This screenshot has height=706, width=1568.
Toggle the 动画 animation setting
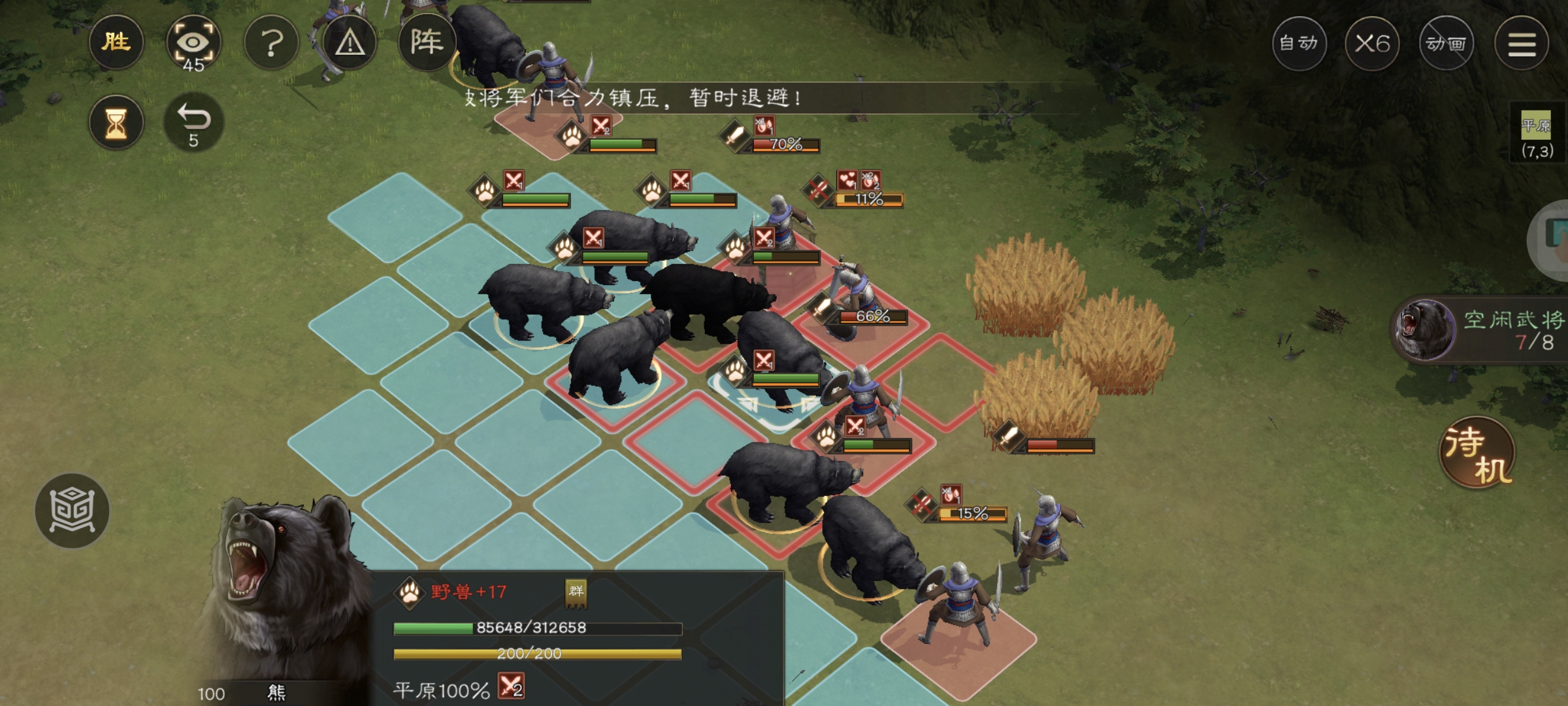click(1446, 44)
